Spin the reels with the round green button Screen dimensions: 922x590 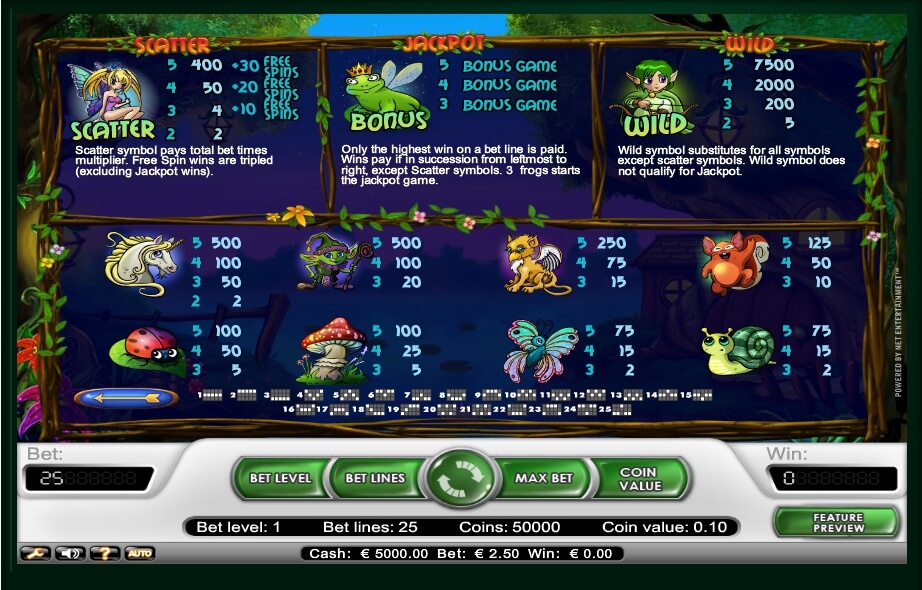pyautogui.click(x=461, y=479)
